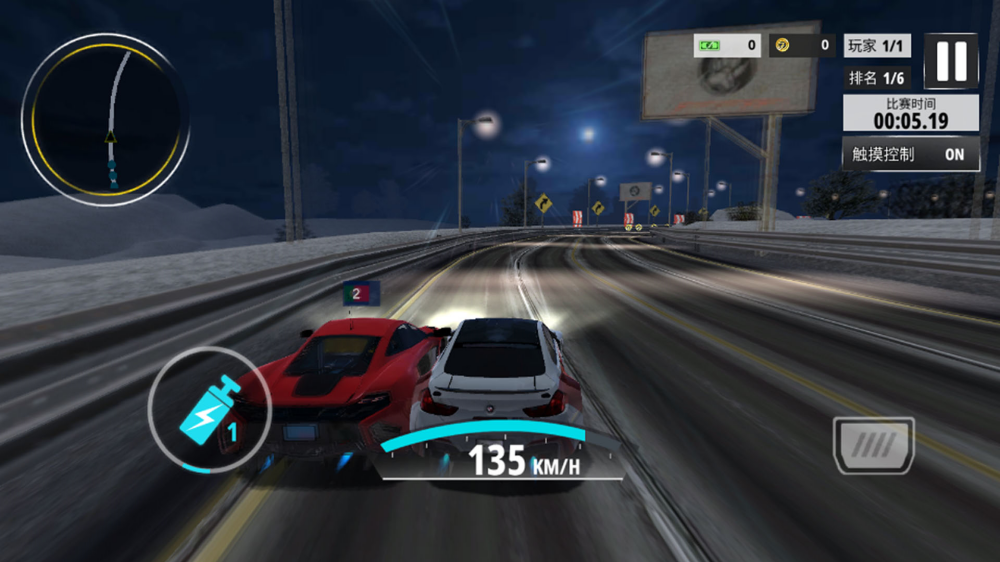Image resolution: width=1000 pixels, height=562 pixels.
Task: Toggle the touch control ON switch
Action: pyautogui.click(x=954, y=154)
